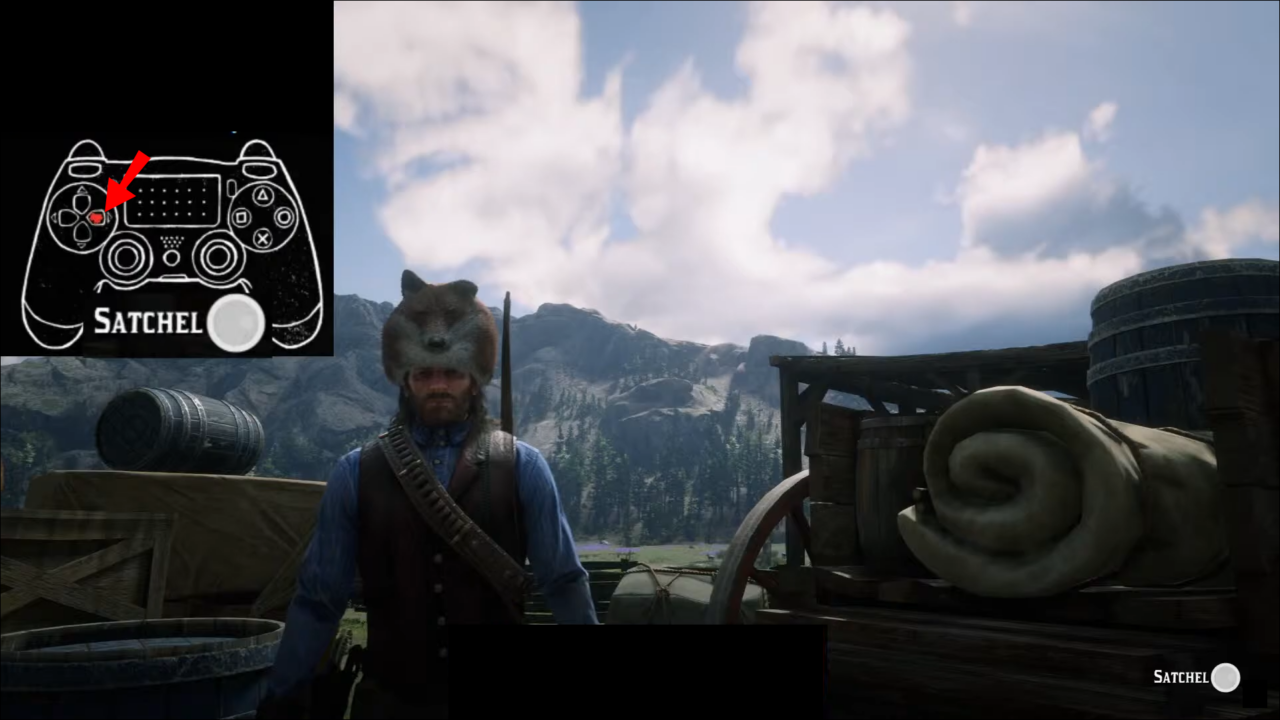Toggle the D-pad left direction

point(65,216)
